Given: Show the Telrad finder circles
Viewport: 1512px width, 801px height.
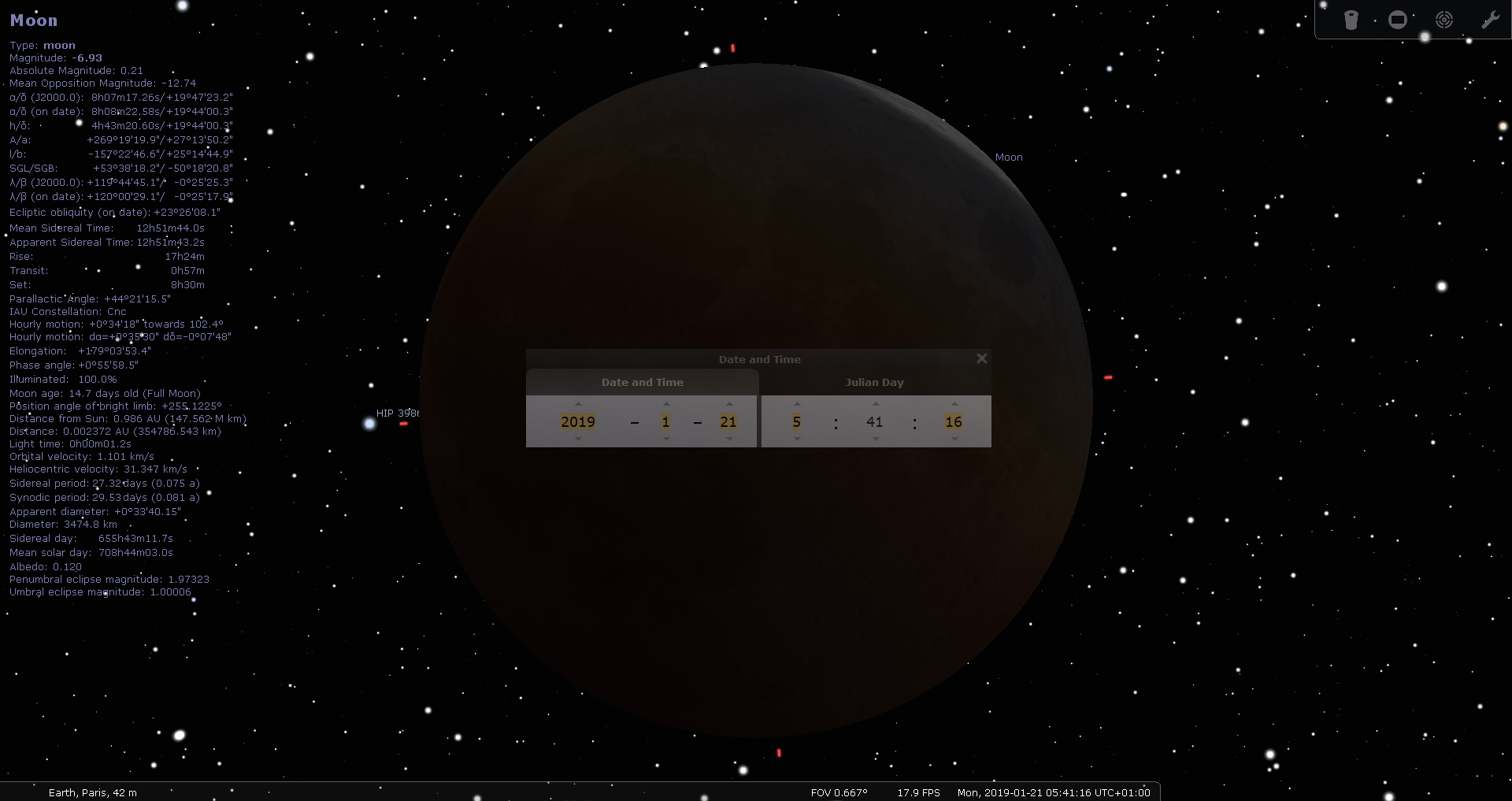Looking at the screenshot, I should click(1444, 19).
